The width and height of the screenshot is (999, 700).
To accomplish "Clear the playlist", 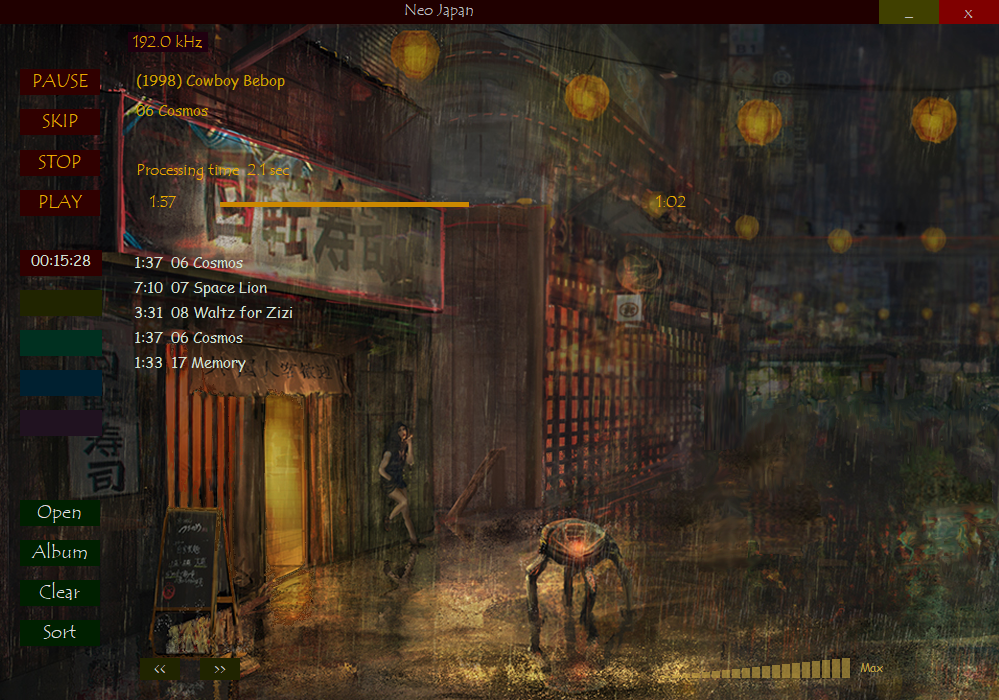I will [60, 592].
